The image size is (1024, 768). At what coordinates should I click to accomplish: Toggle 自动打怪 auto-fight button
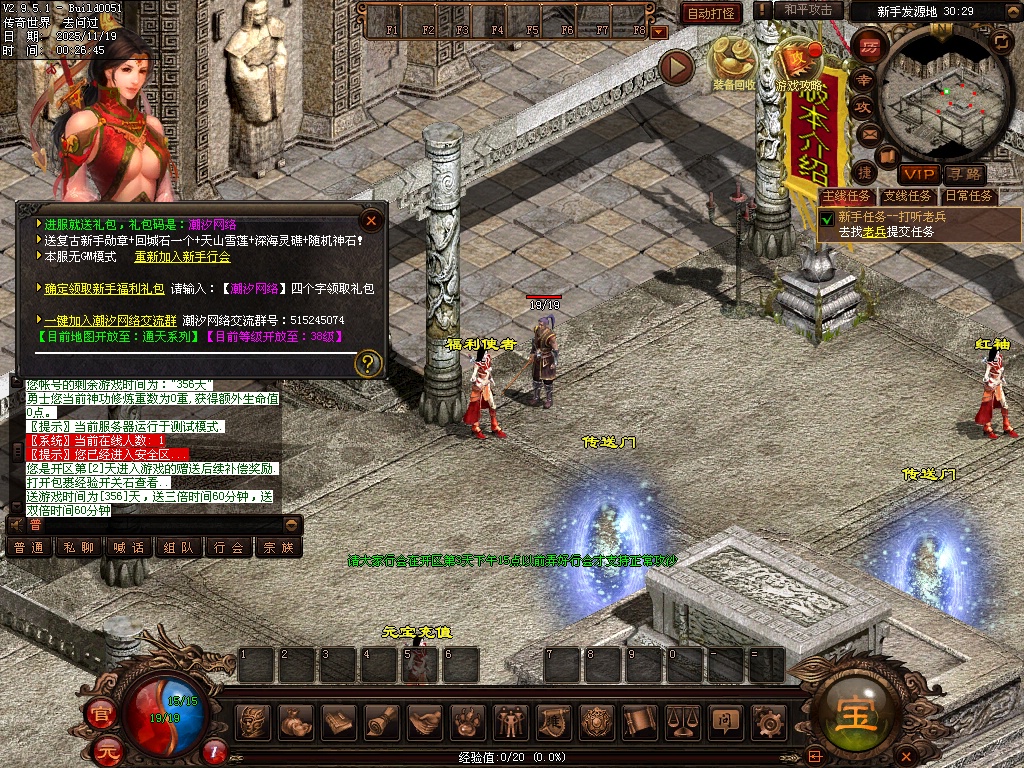click(711, 13)
